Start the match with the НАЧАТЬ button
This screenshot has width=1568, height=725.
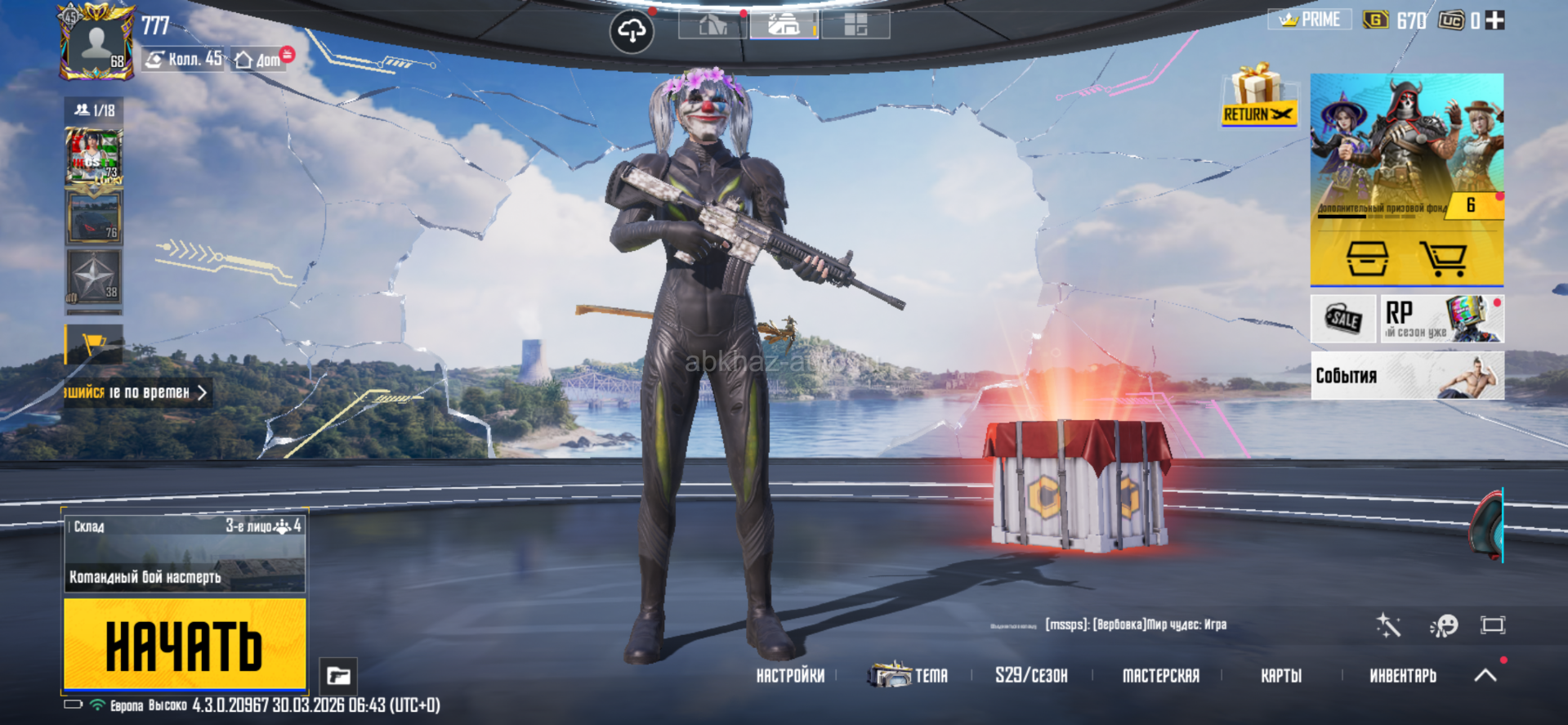(x=185, y=644)
